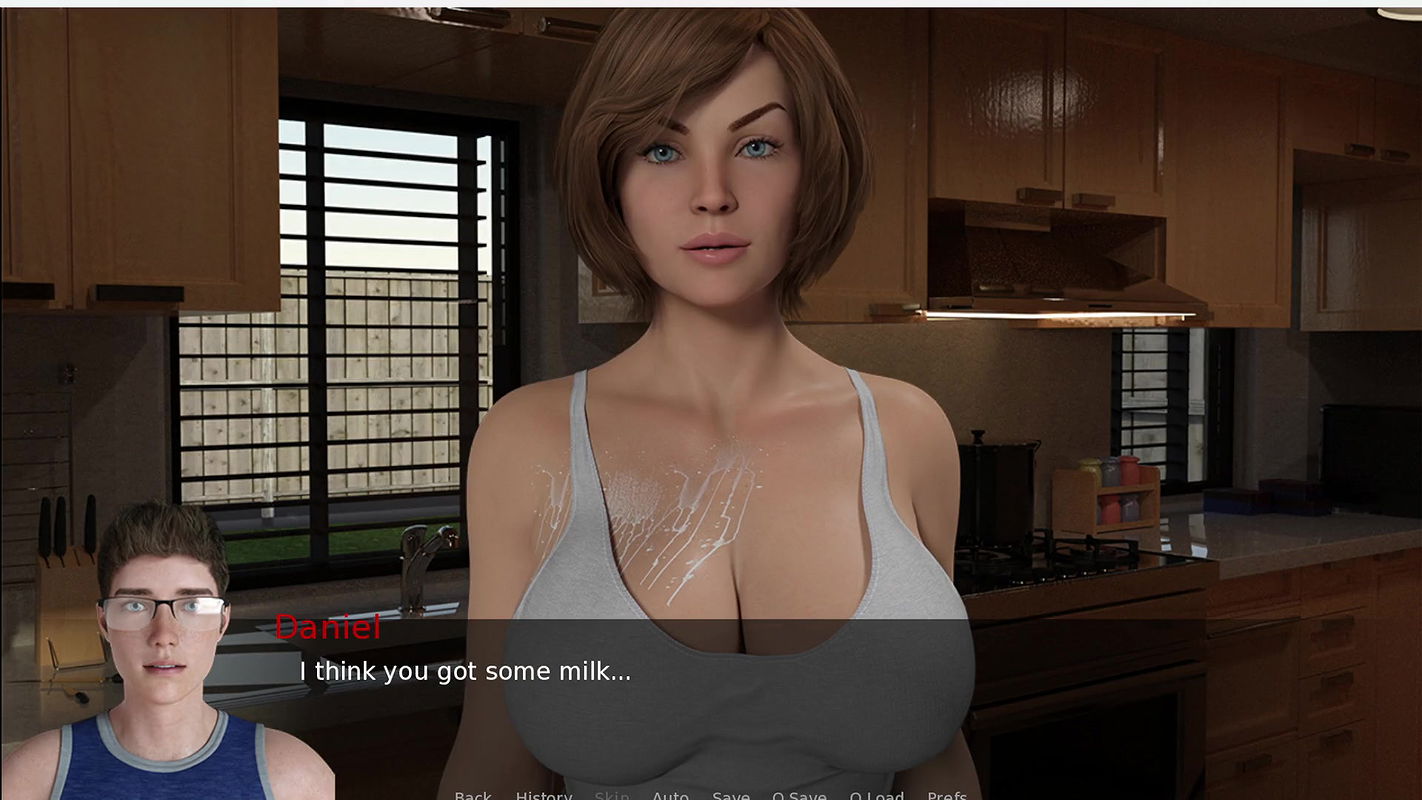The image size is (1422, 800).
Task: Open game preferences via Prefs
Action: (x=946, y=795)
